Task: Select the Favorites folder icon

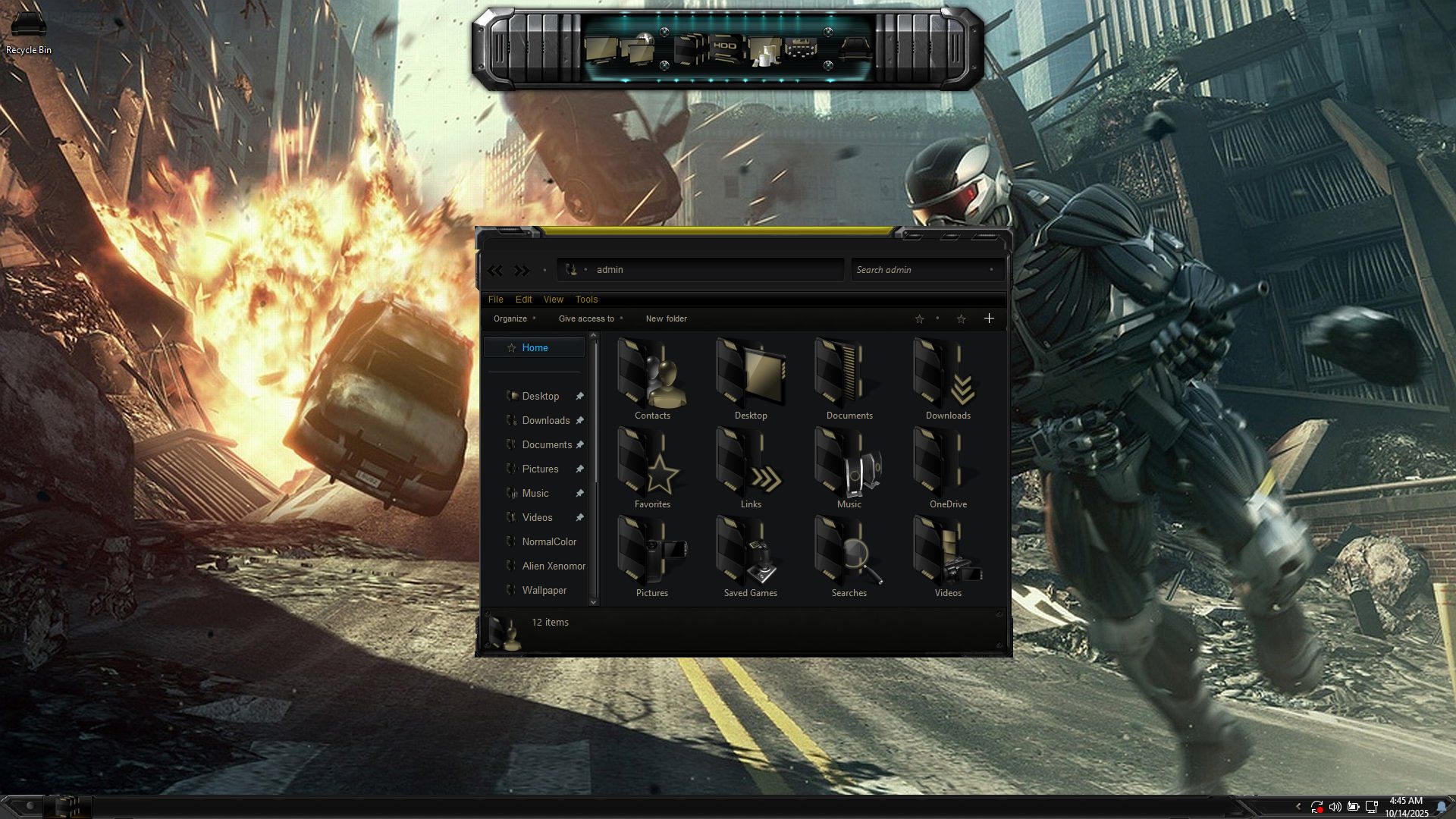Action: [x=652, y=468]
